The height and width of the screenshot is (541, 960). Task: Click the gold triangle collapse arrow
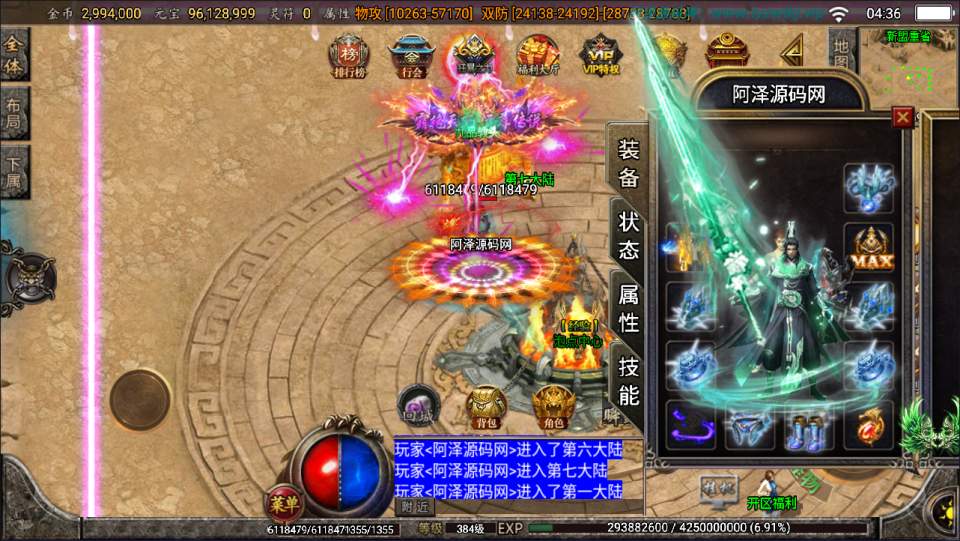(x=793, y=48)
